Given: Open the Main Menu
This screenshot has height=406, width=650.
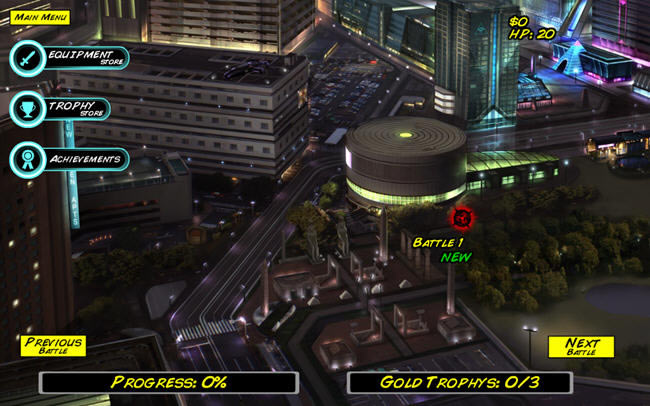Looking at the screenshot, I should (39, 17).
